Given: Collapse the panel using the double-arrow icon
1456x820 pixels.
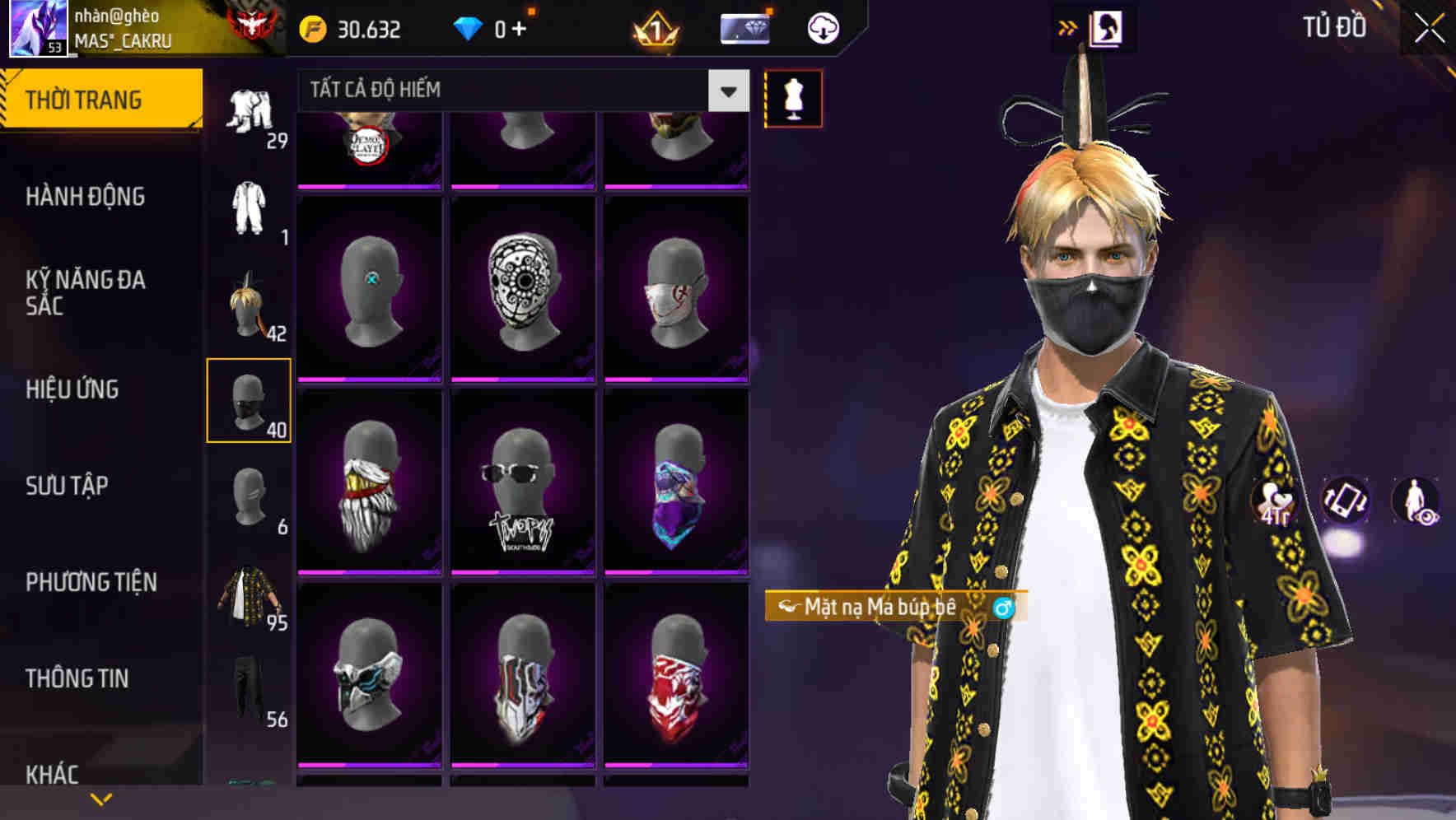Looking at the screenshot, I should (x=1068, y=26).
